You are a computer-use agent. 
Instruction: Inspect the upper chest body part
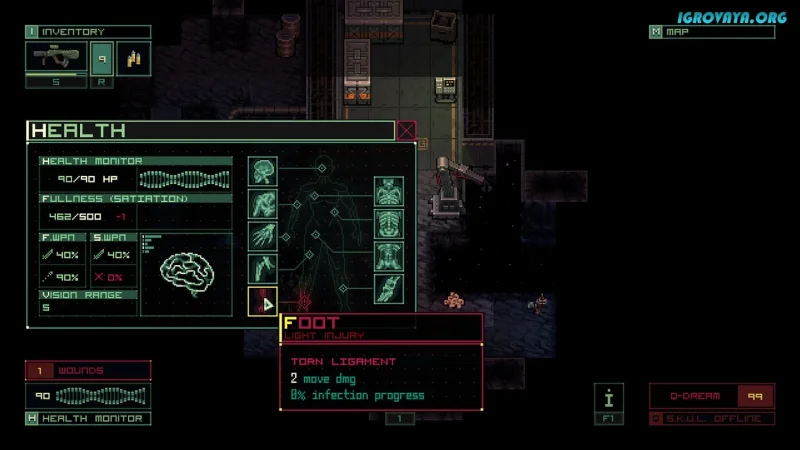[389, 192]
